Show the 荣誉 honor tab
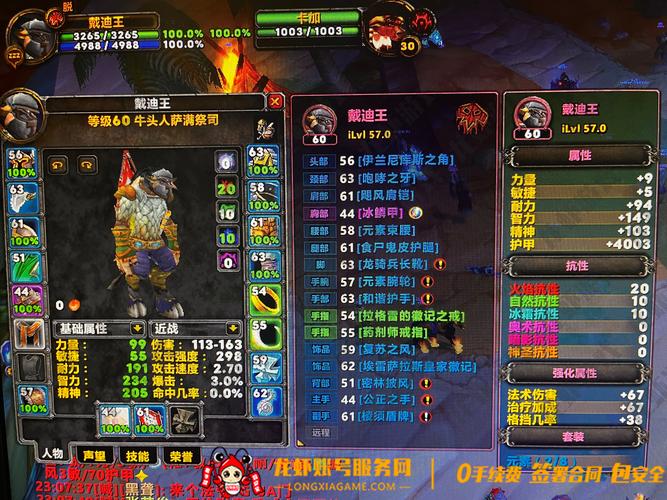This screenshot has height=500, width=667. [x=181, y=455]
